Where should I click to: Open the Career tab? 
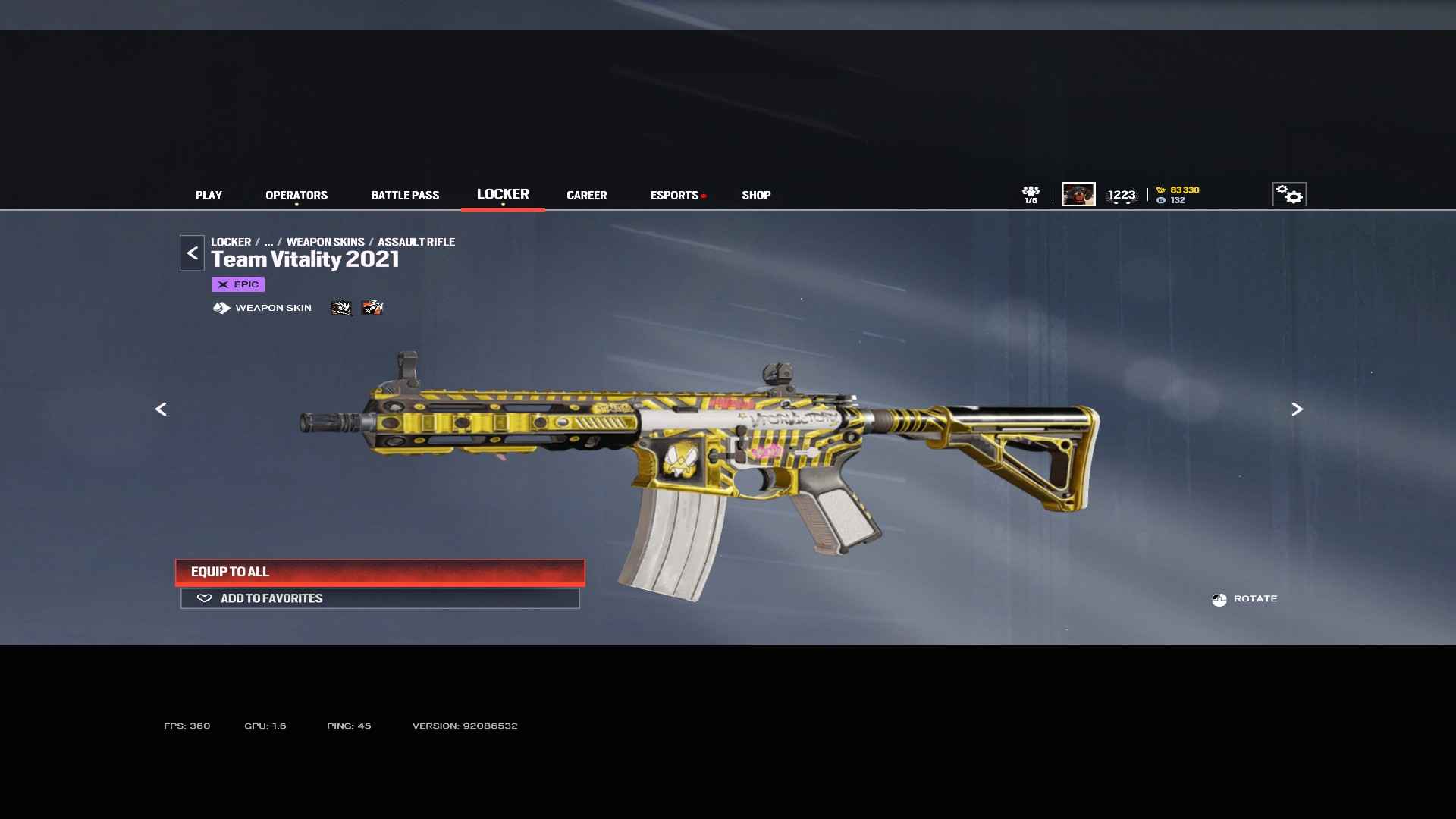pos(586,195)
